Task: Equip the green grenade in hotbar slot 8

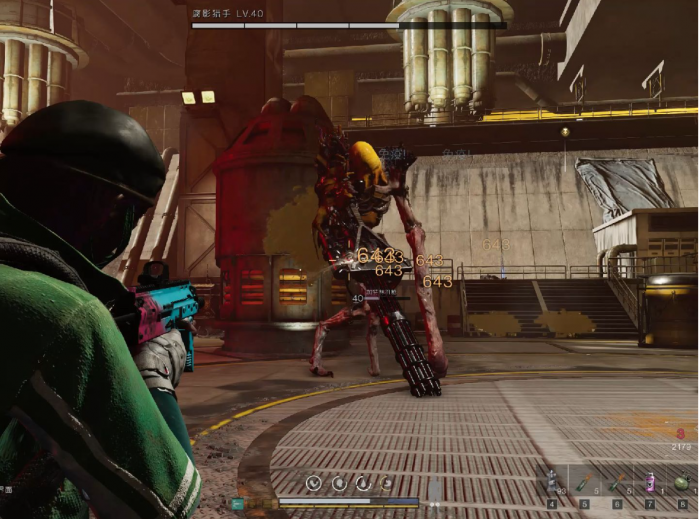Action: (683, 484)
